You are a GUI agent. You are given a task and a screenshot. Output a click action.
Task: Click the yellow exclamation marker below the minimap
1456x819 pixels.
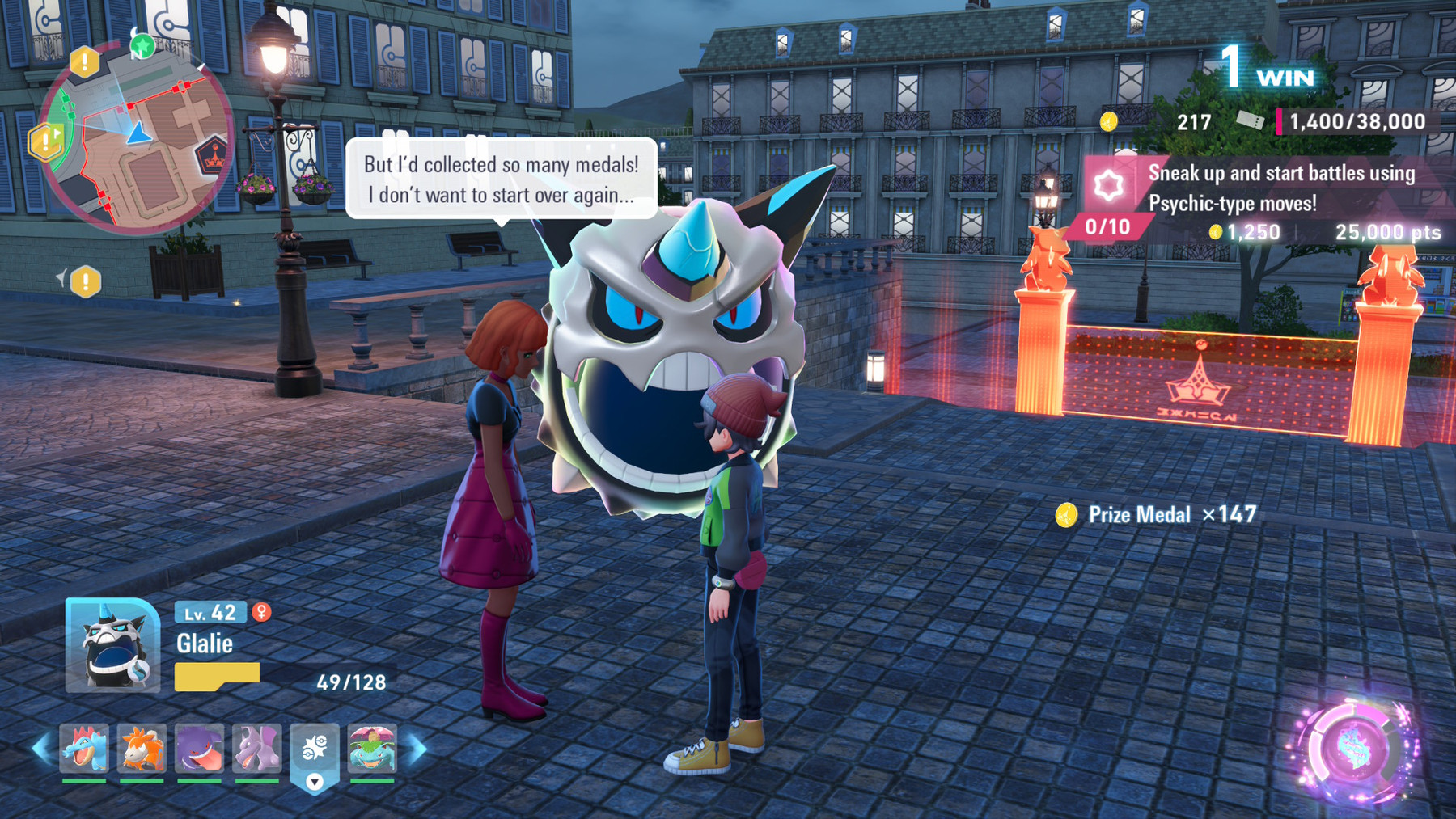(x=85, y=282)
